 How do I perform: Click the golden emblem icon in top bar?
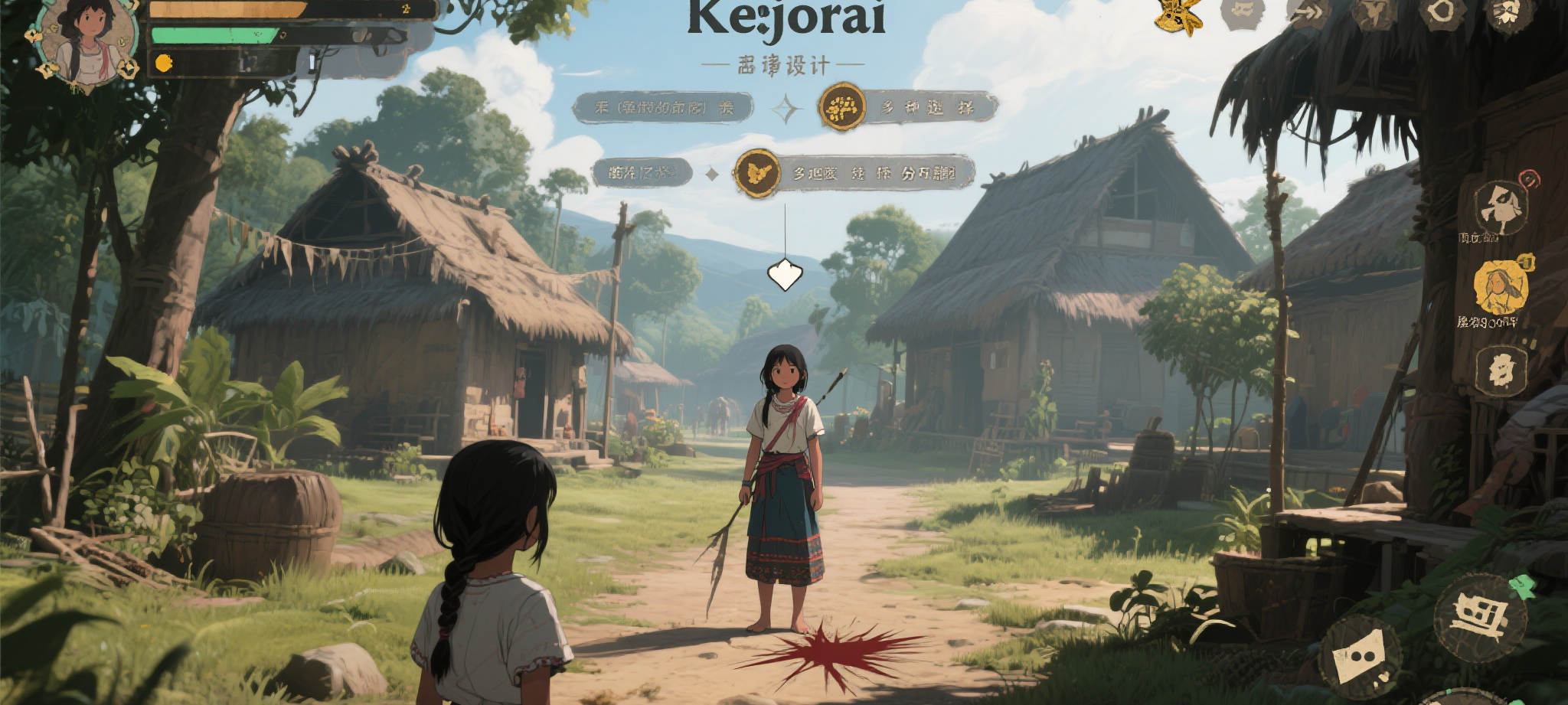click(x=1178, y=15)
